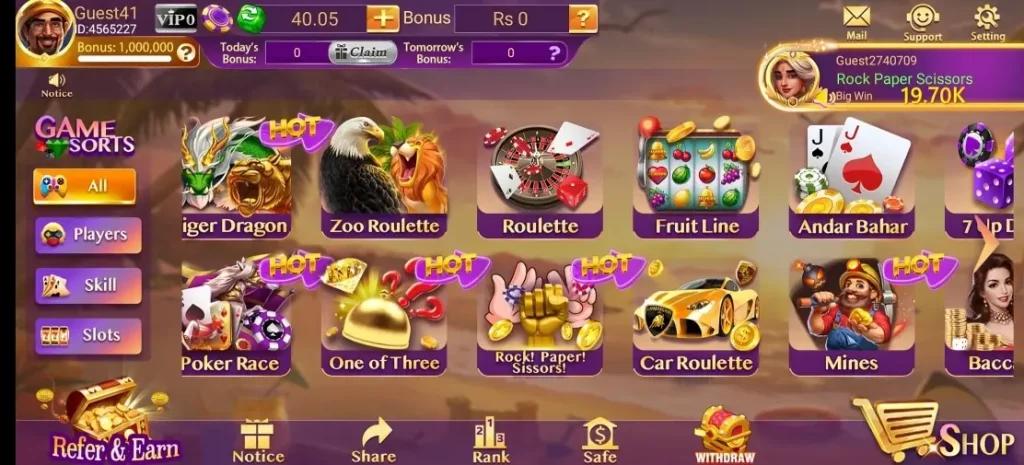Viewport: 1024px width, 465px height.
Task: Show the Slots category
Action: [x=89, y=335]
